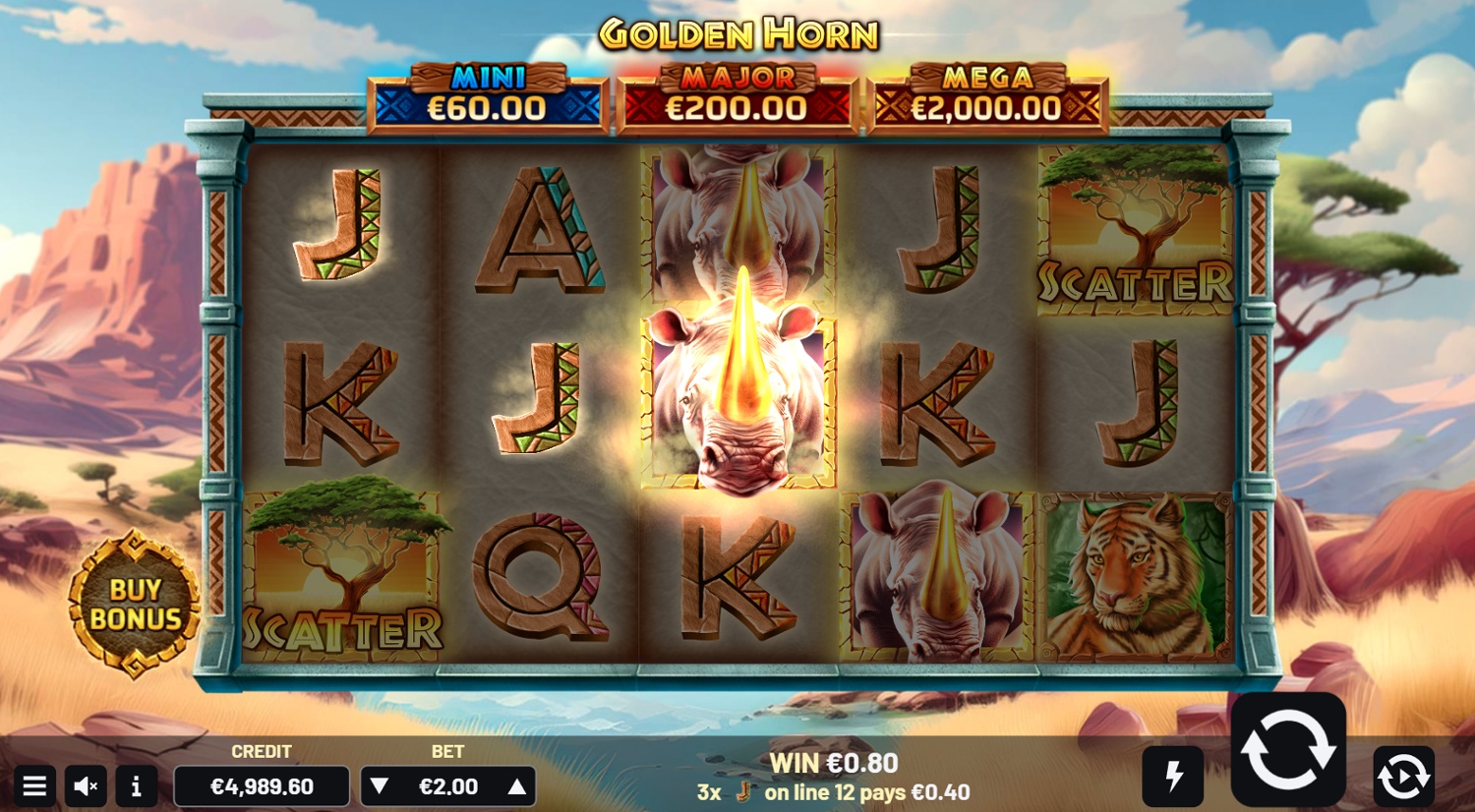Screen dimensions: 1475x812
Task: Decrease the bet with the down arrow
Action: [x=380, y=786]
